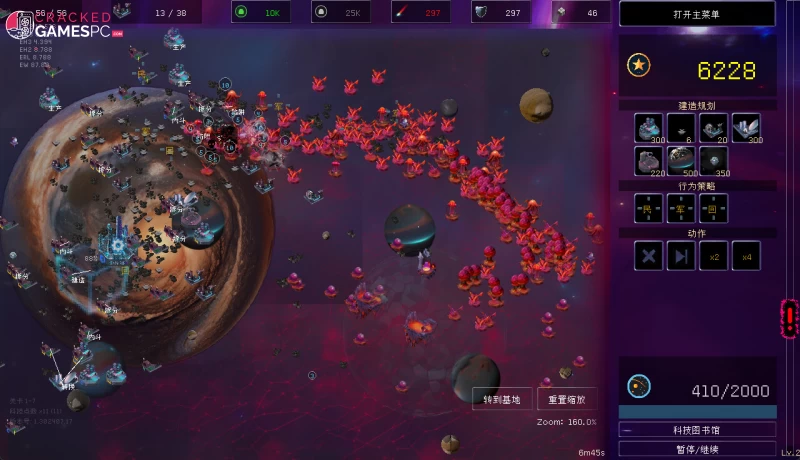Select the build item costing 20

pos(713,127)
